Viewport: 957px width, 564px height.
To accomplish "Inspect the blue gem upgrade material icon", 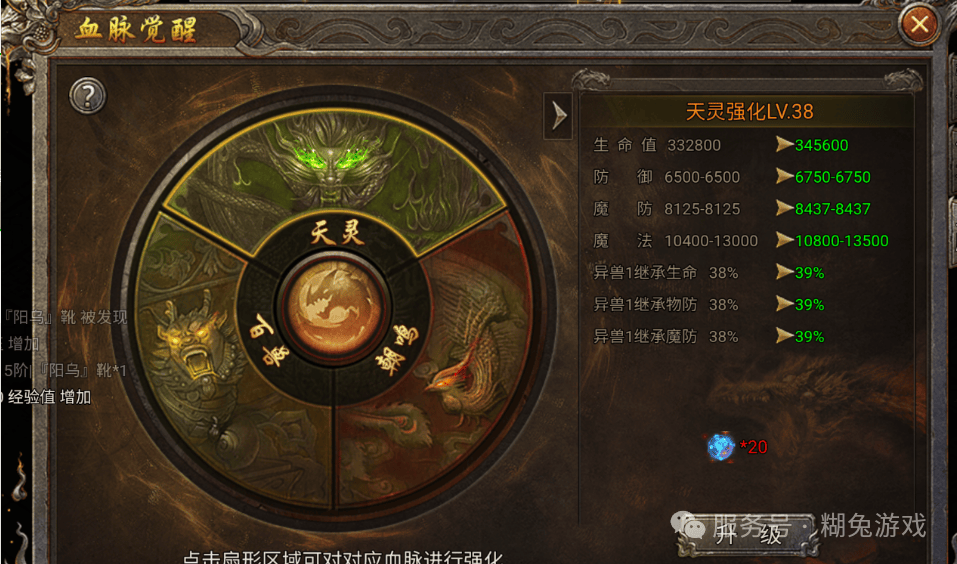I will click(720, 447).
